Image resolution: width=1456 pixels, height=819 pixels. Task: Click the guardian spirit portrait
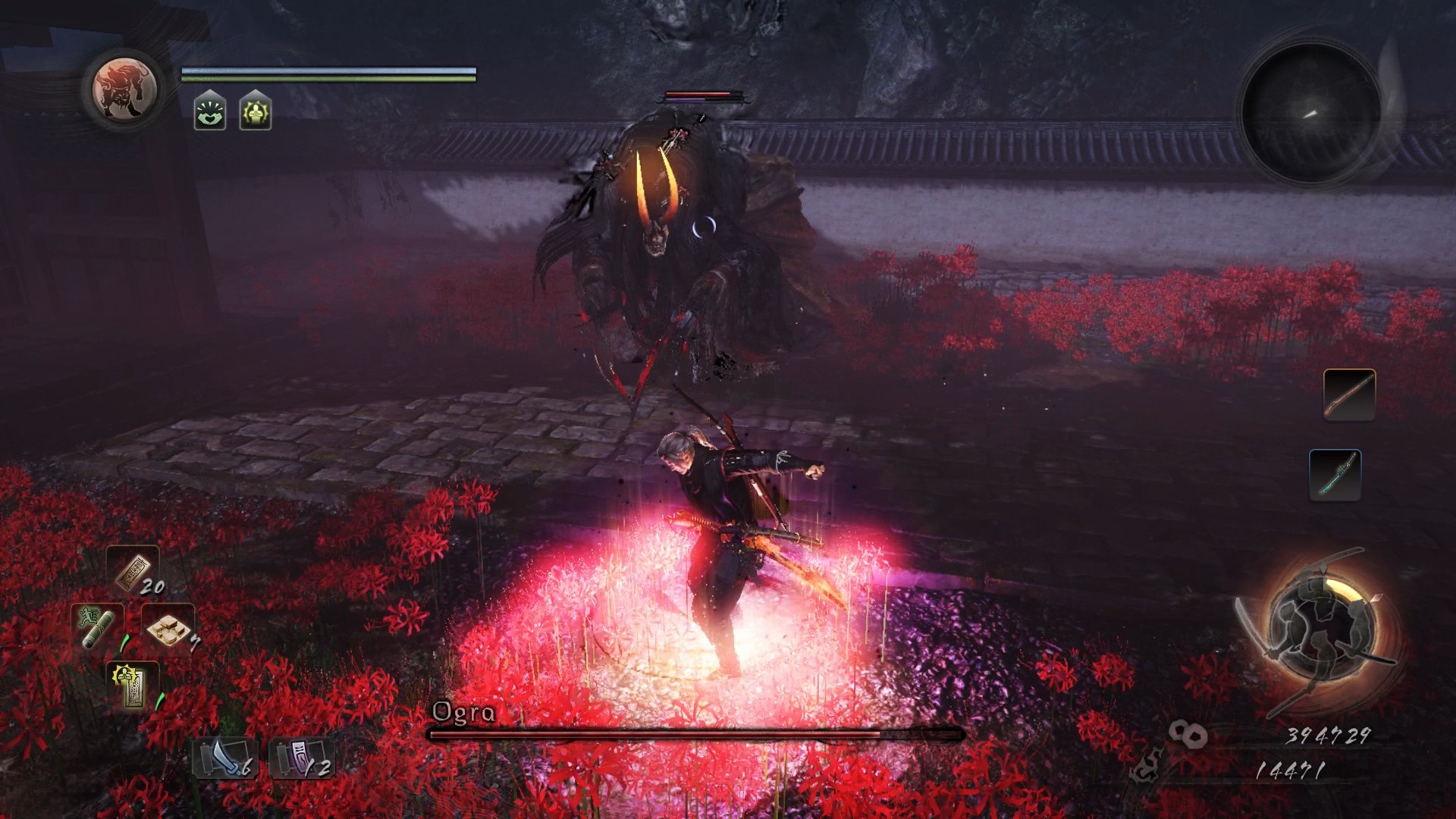click(x=124, y=90)
